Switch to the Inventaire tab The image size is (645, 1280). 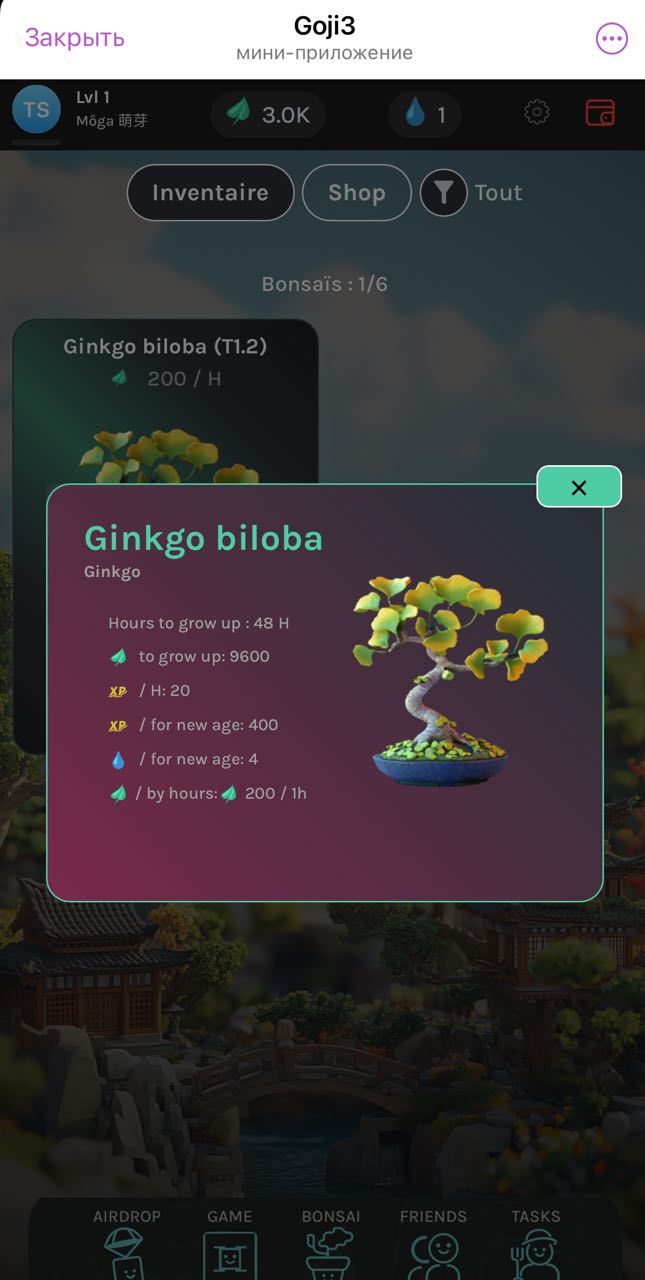pyautogui.click(x=210, y=192)
